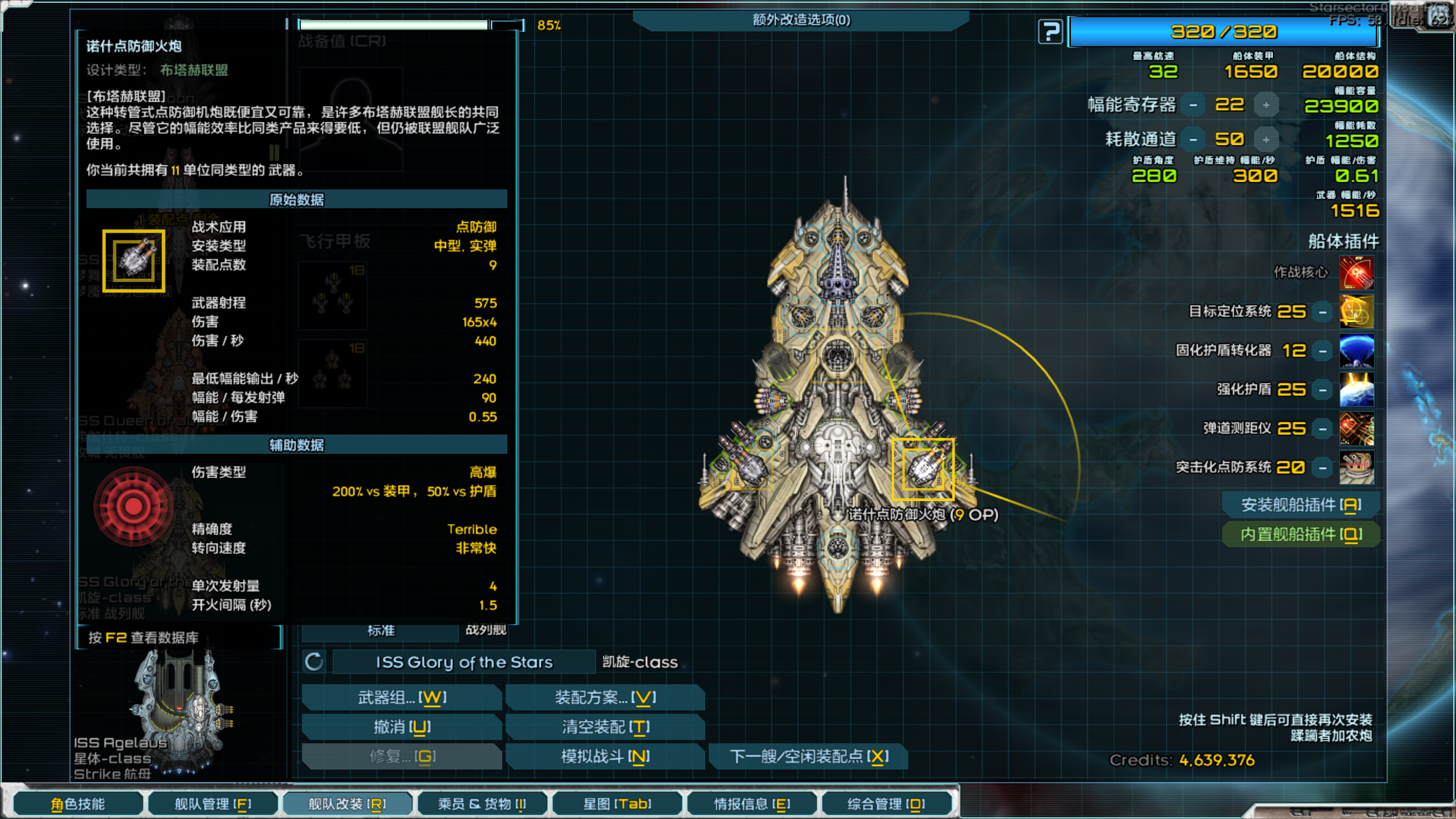The width and height of the screenshot is (1456, 819).
Task: Switch to the 舰队管理 tab
Action: (x=213, y=804)
